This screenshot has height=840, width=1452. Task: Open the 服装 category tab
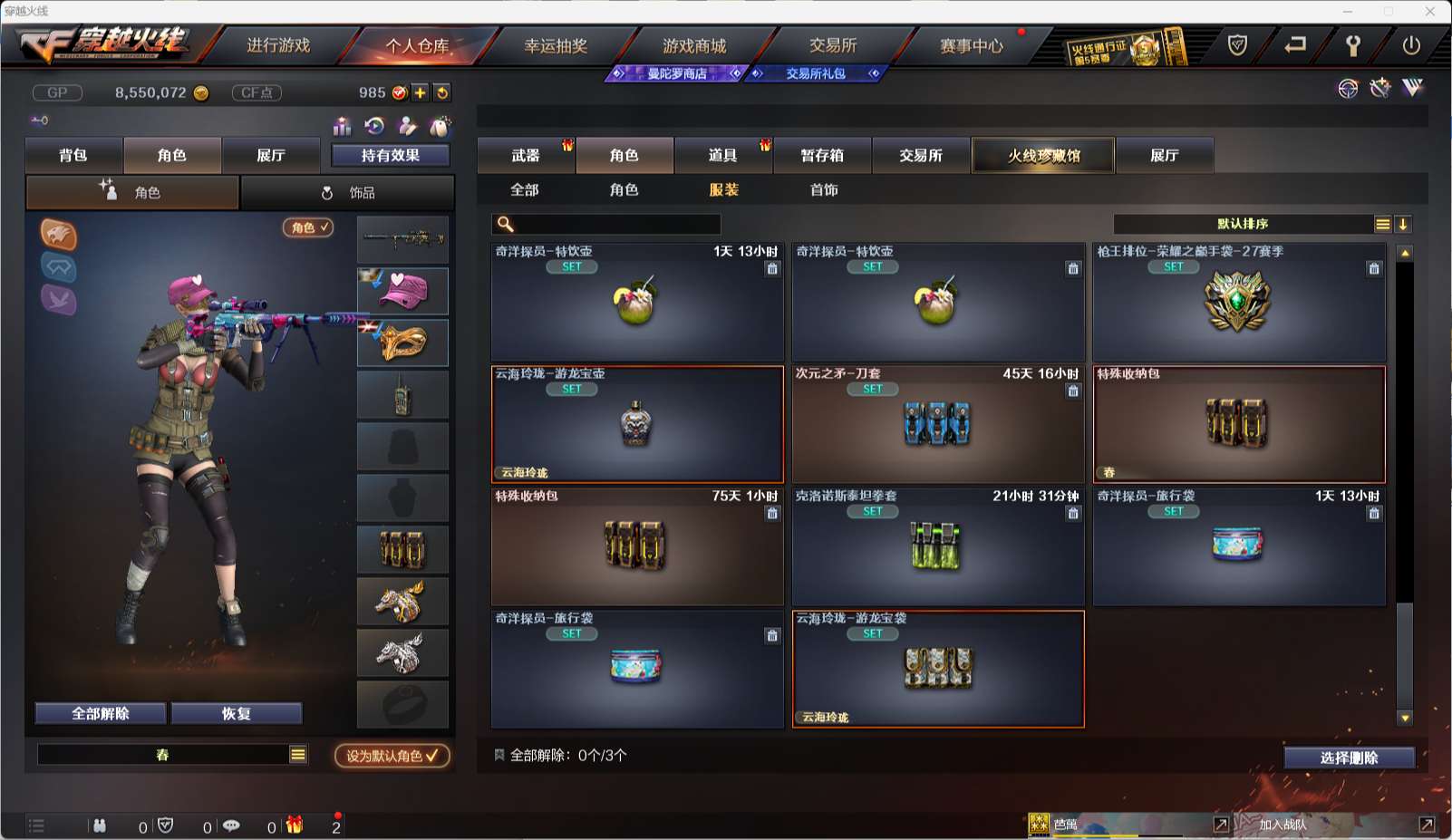723,190
